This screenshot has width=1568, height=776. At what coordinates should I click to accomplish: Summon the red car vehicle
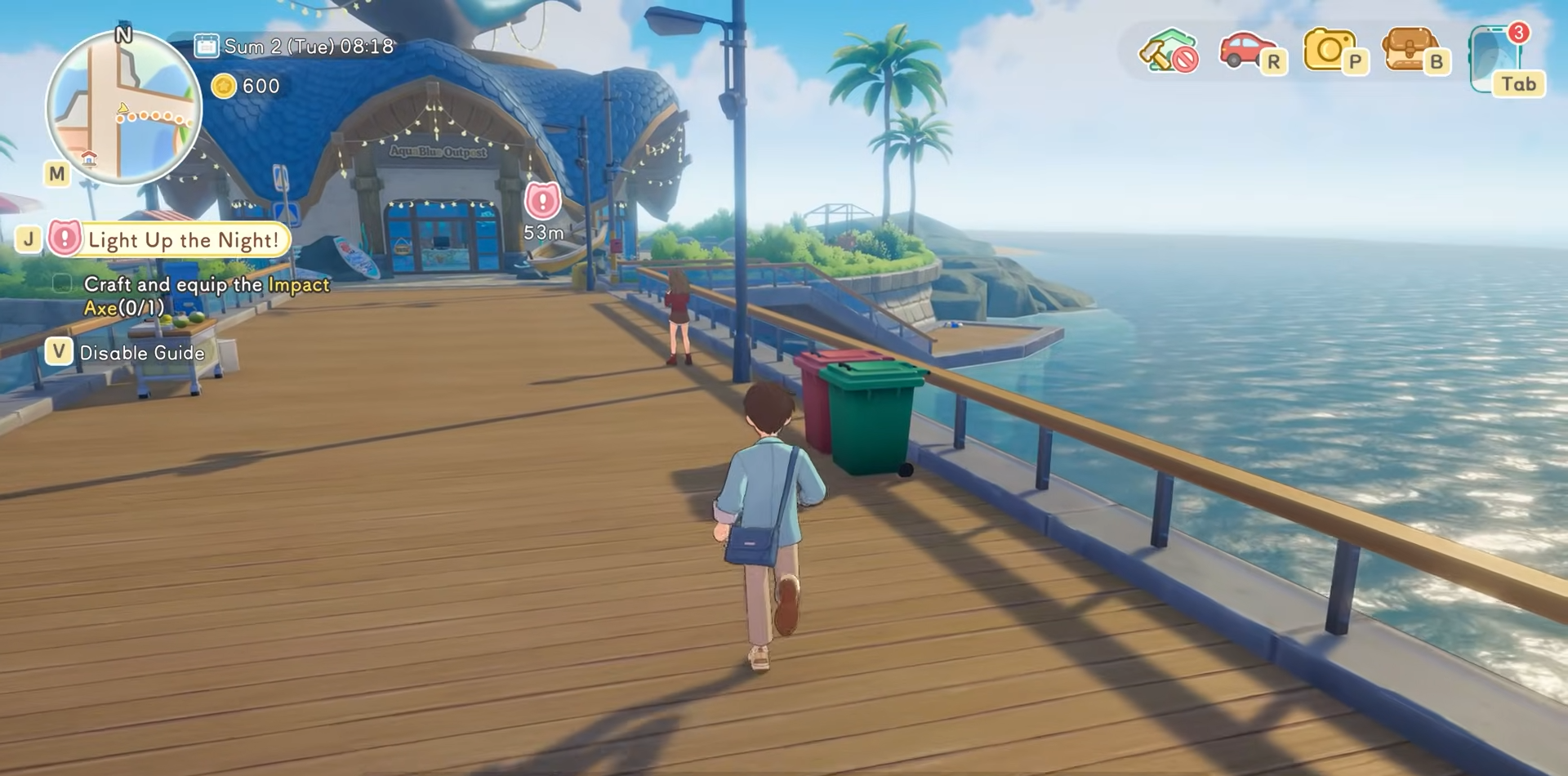coord(1247,51)
